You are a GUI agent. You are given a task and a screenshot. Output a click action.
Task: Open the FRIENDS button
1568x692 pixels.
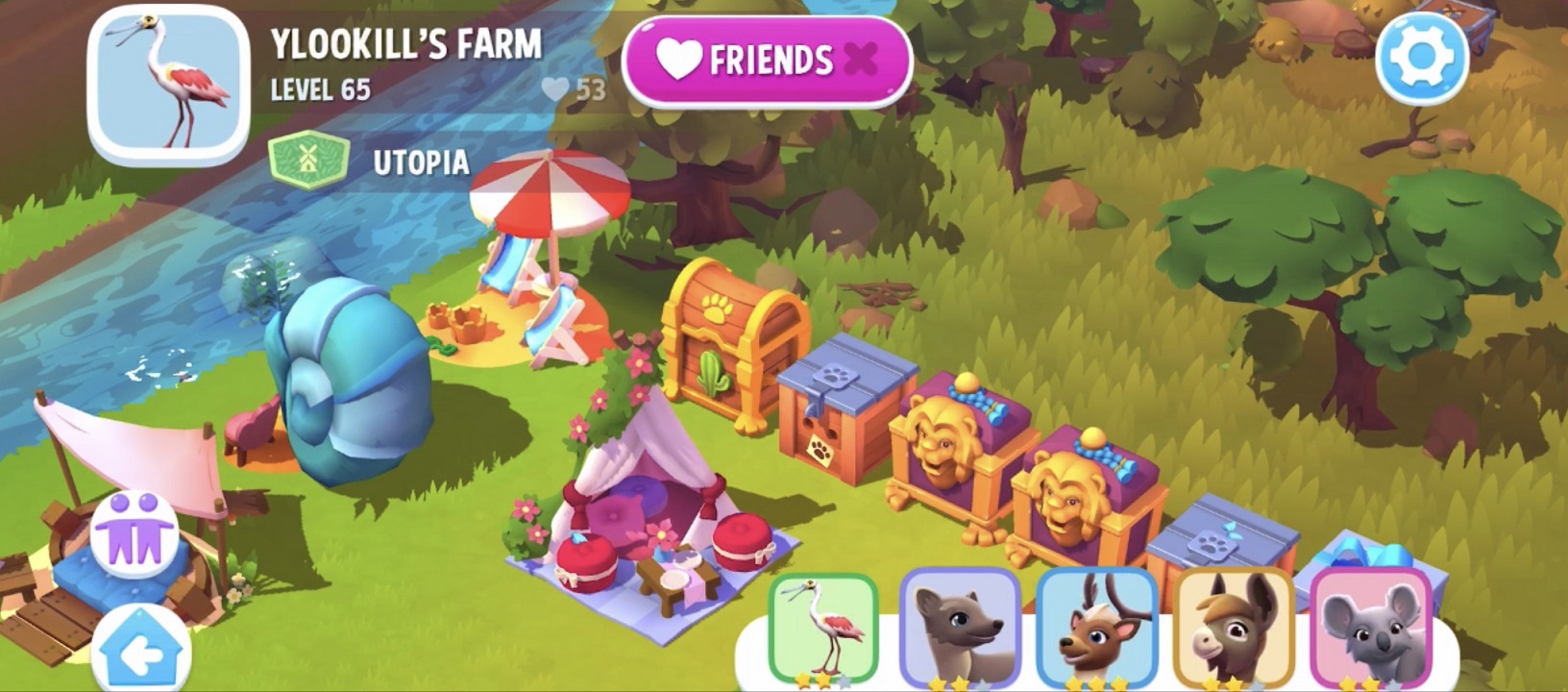[x=764, y=60]
